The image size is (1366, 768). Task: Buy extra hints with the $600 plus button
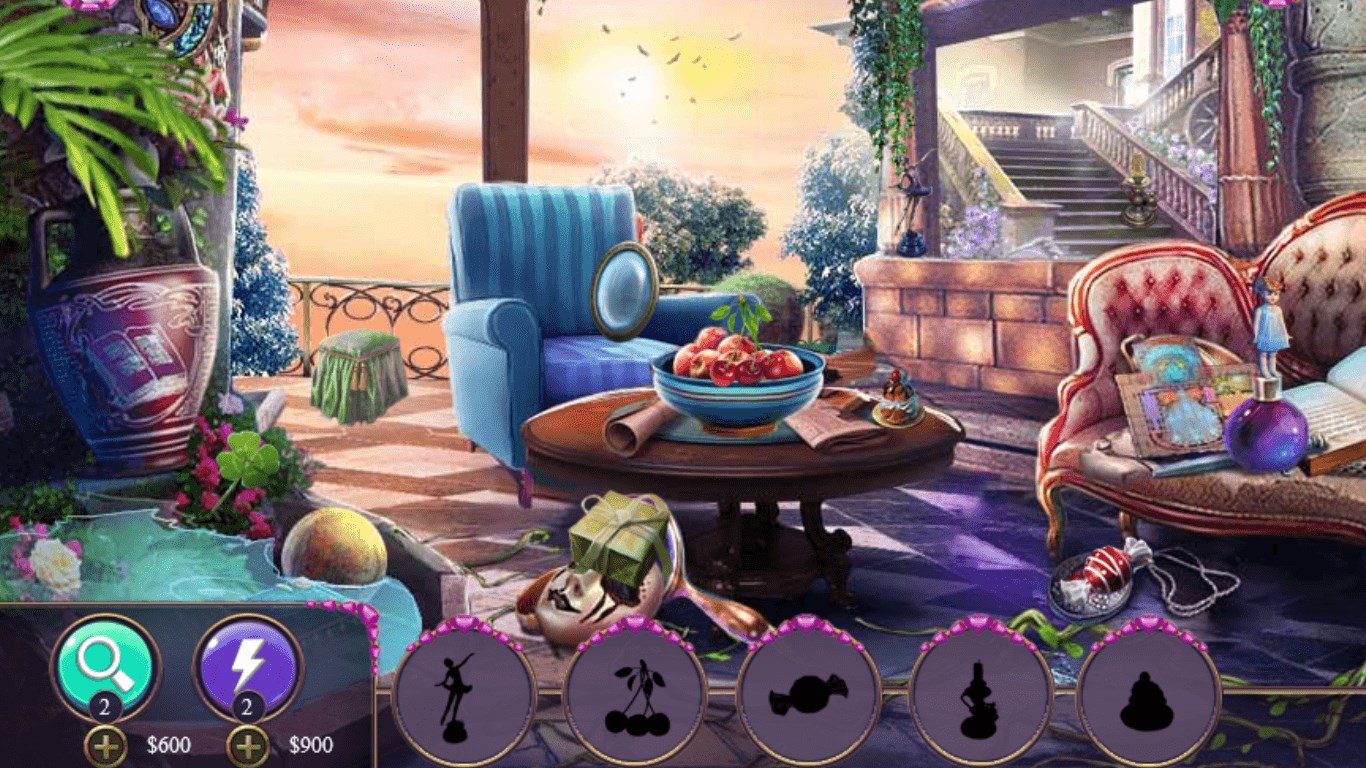[103, 743]
